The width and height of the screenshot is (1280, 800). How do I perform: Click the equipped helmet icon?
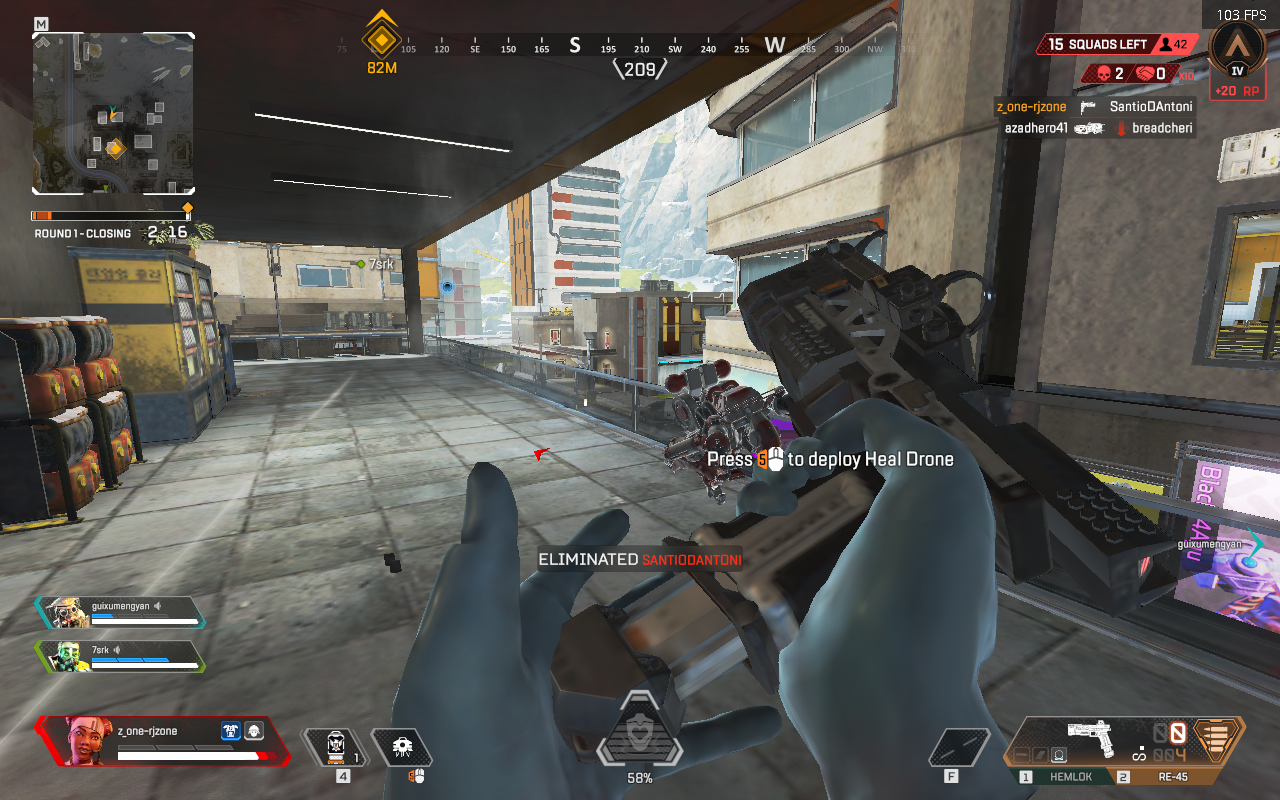254,731
